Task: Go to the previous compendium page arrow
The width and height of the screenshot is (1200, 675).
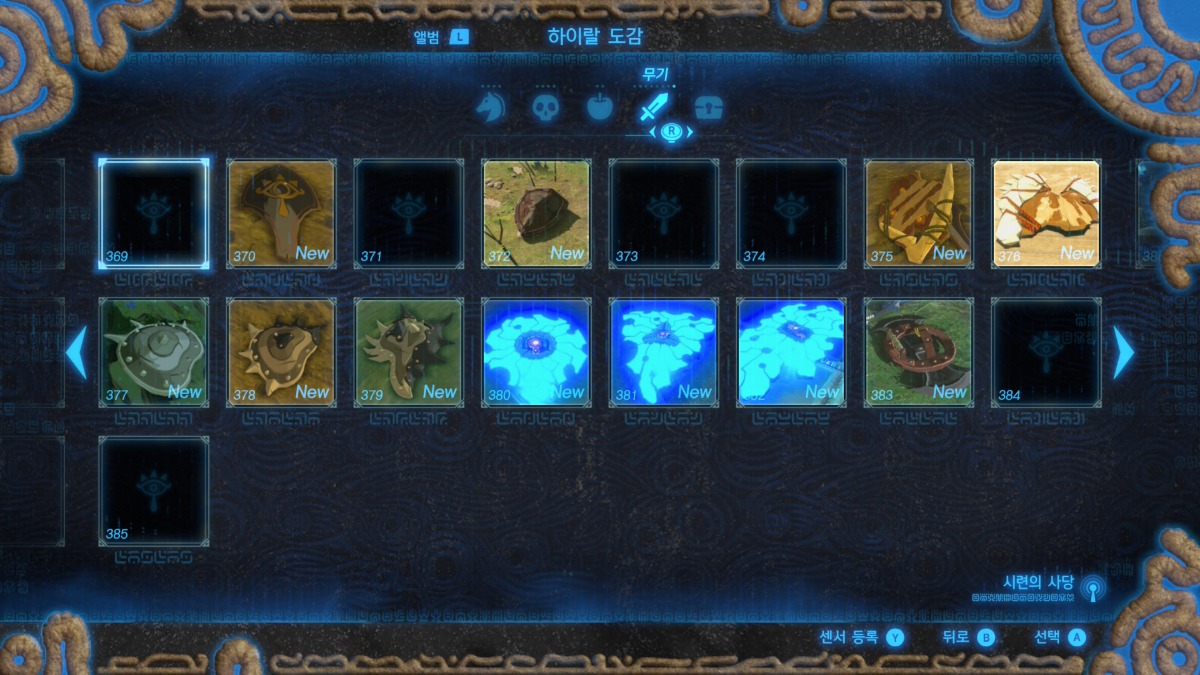Action: click(76, 352)
